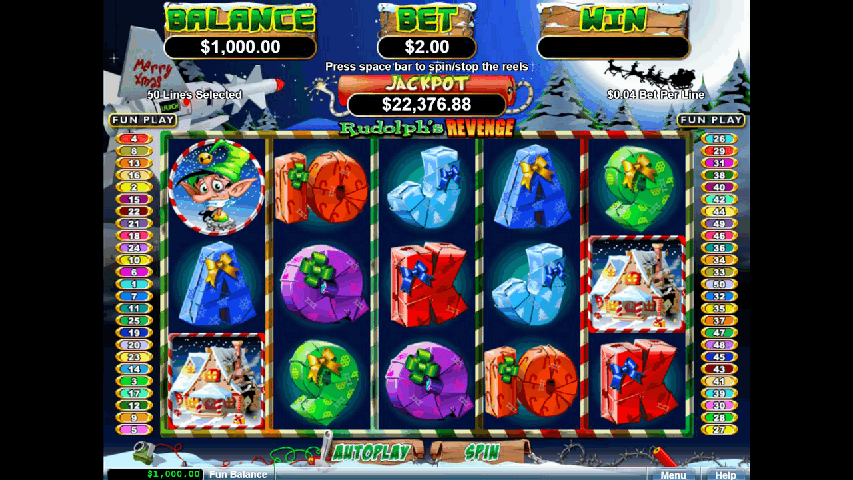Image resolution: width=853 pixels, height=480 pixels.
Task: Start Autoplay mode
Action: coord(371,452)
